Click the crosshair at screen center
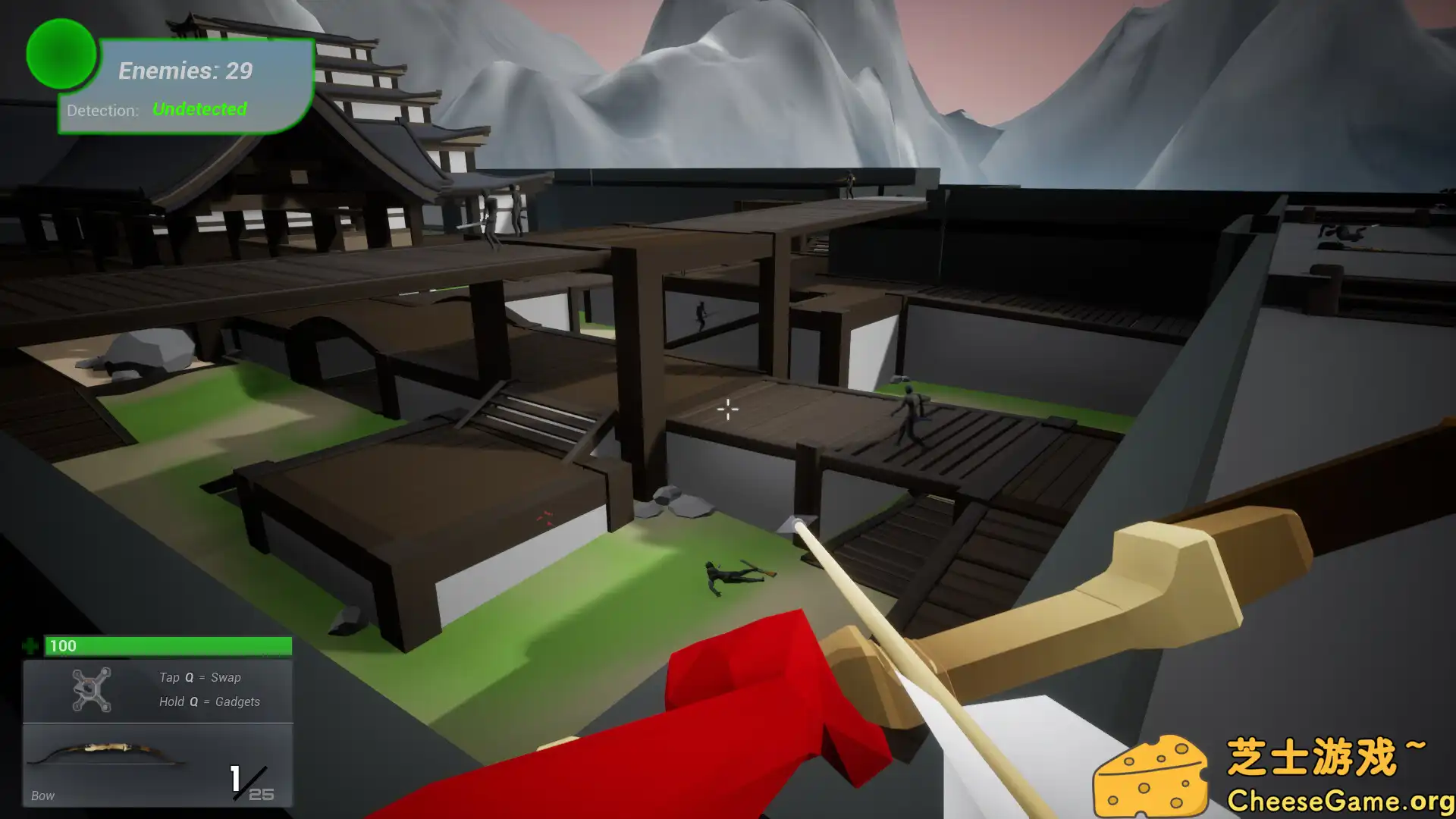1456x819 pixels. 726,409
